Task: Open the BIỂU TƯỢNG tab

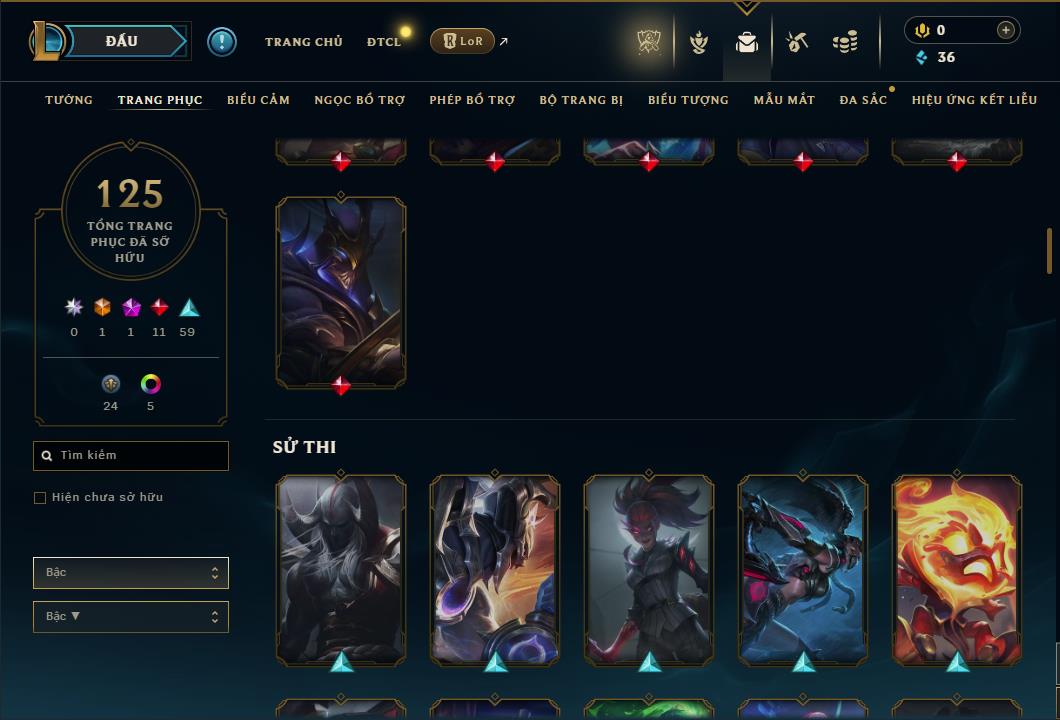Action: pyautogui.click(x=688, y=100)
